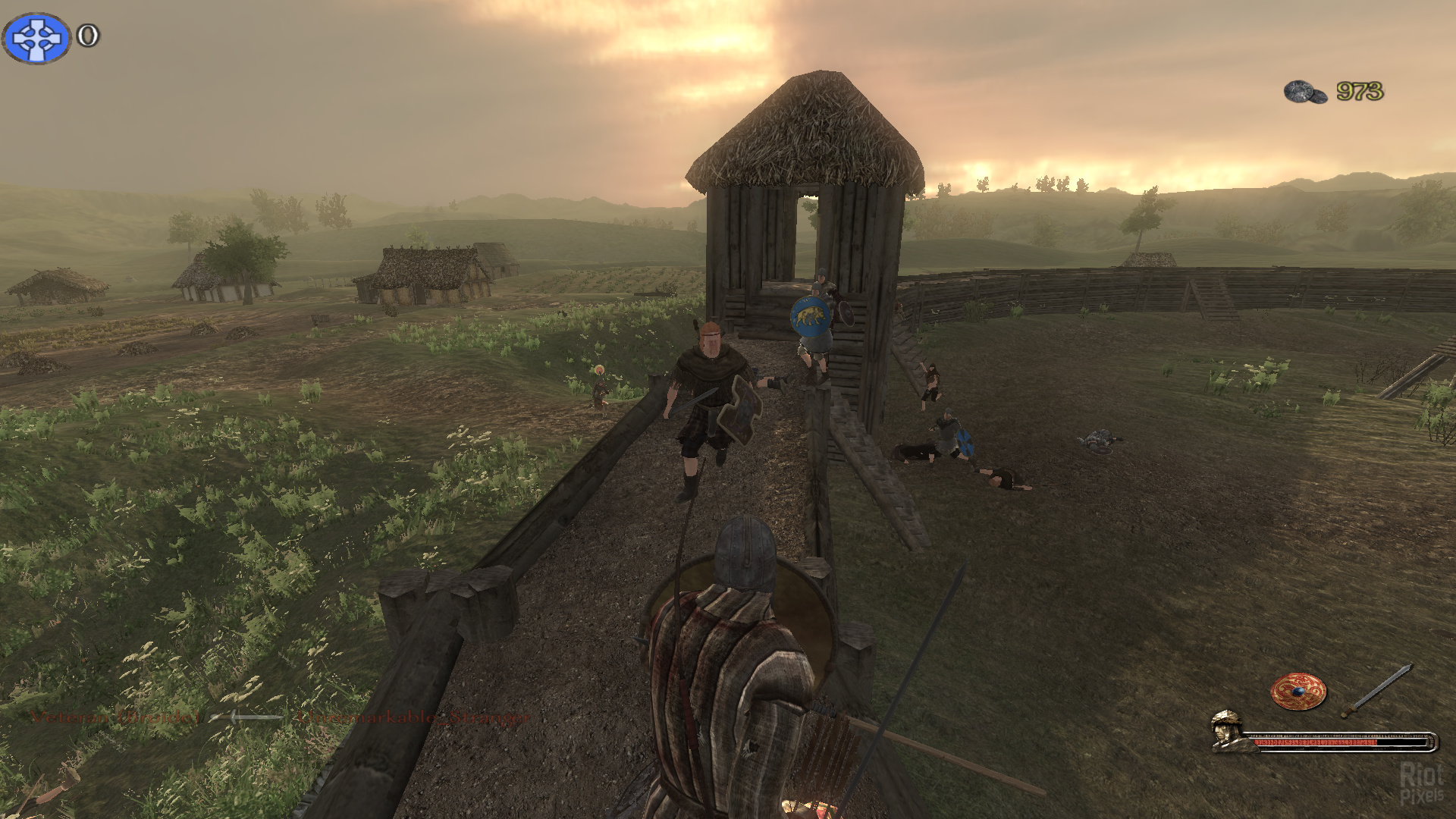Click the blue Celtic cross team banner
The width and height of the screenshot is (1456, 819).
tap(36, 38)
